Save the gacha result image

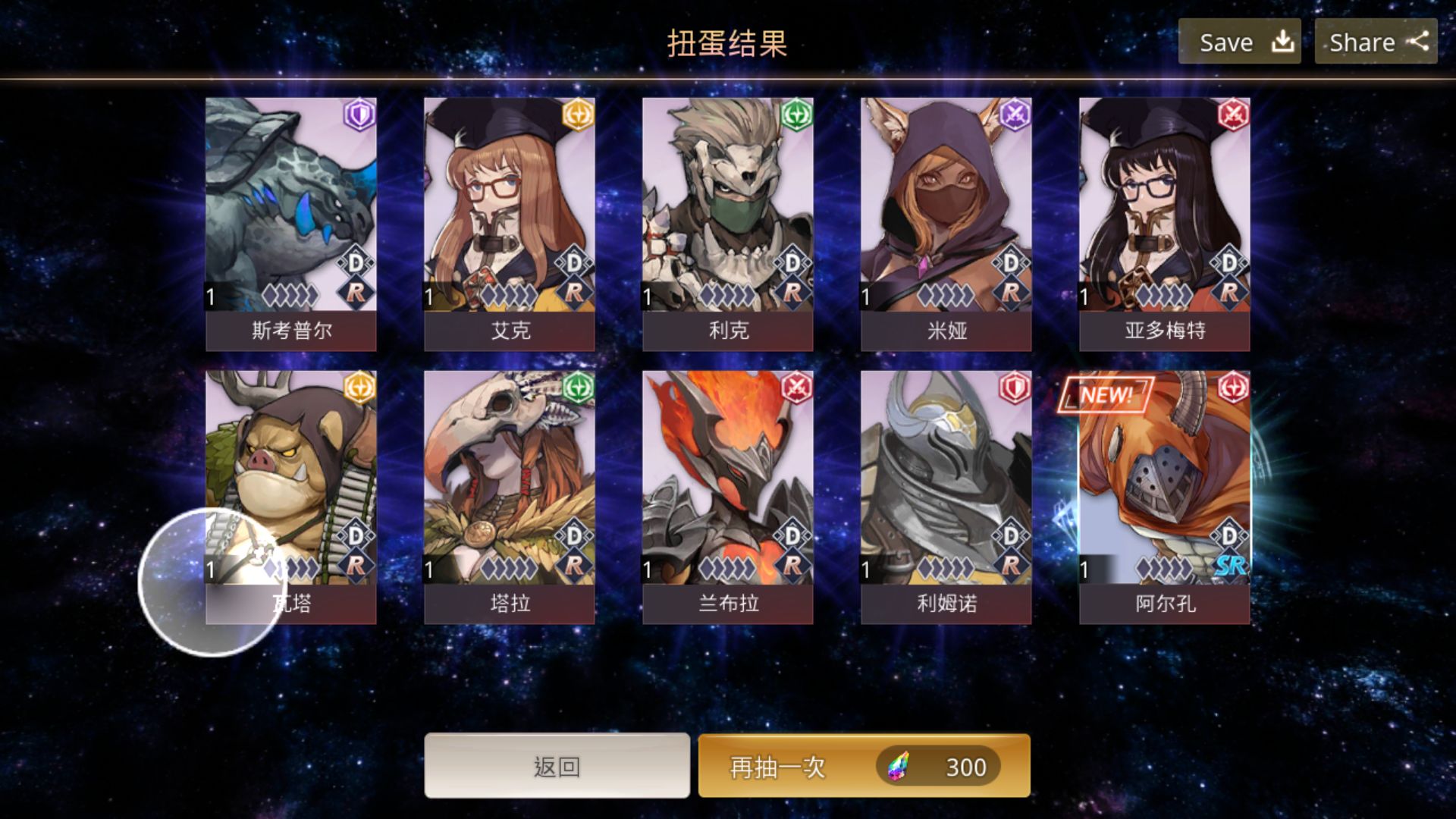(x=1239, y=42)
